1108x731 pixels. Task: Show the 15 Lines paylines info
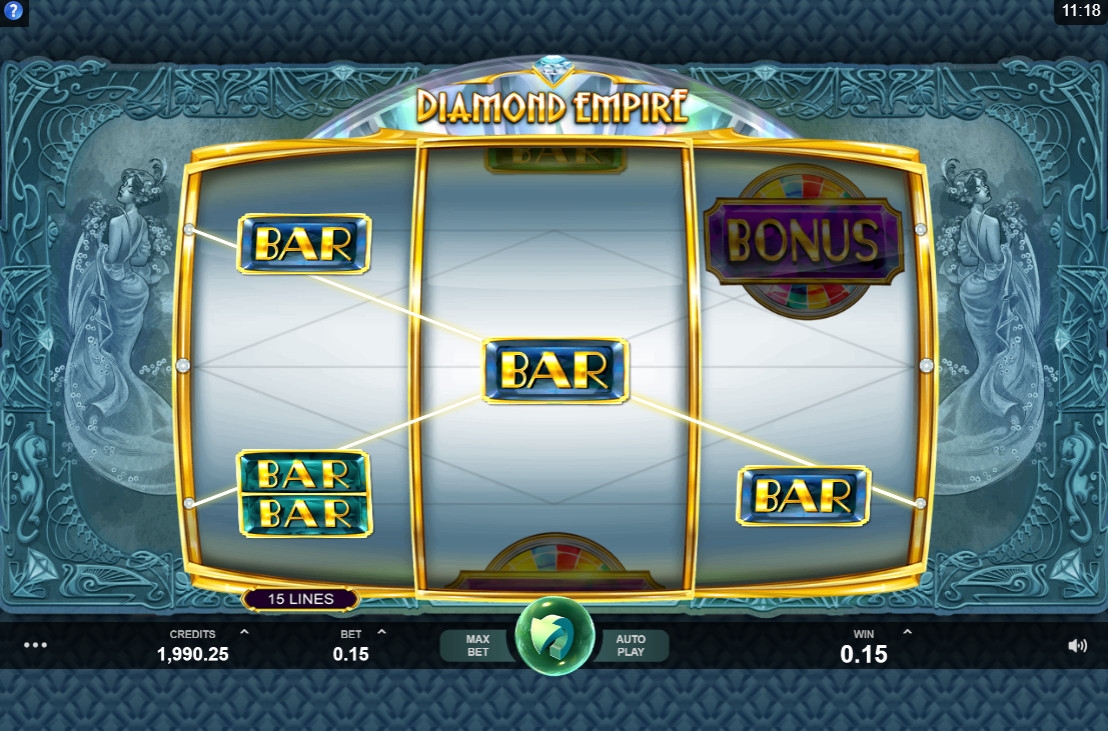click(x=301, y=600)
